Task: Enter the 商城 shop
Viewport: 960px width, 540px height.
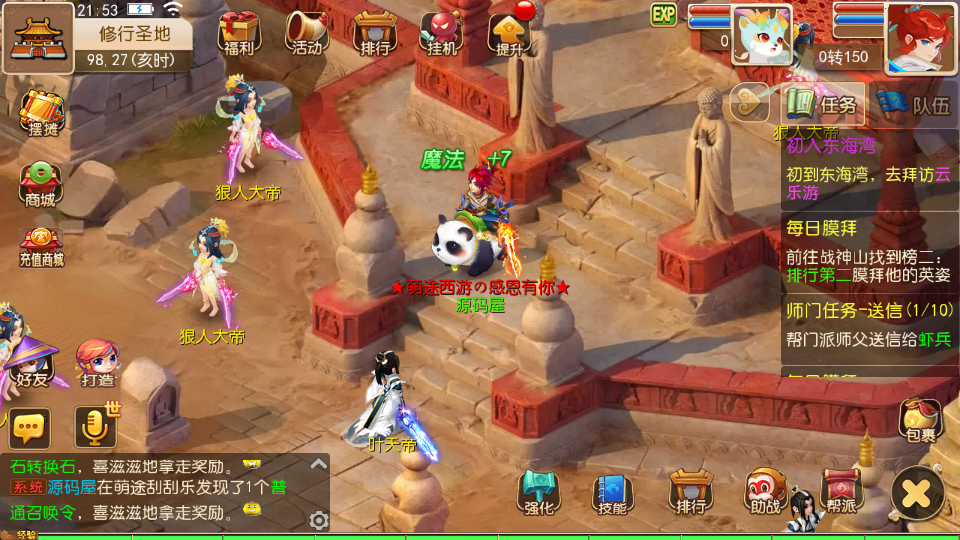Action: (x=41, y=184)
